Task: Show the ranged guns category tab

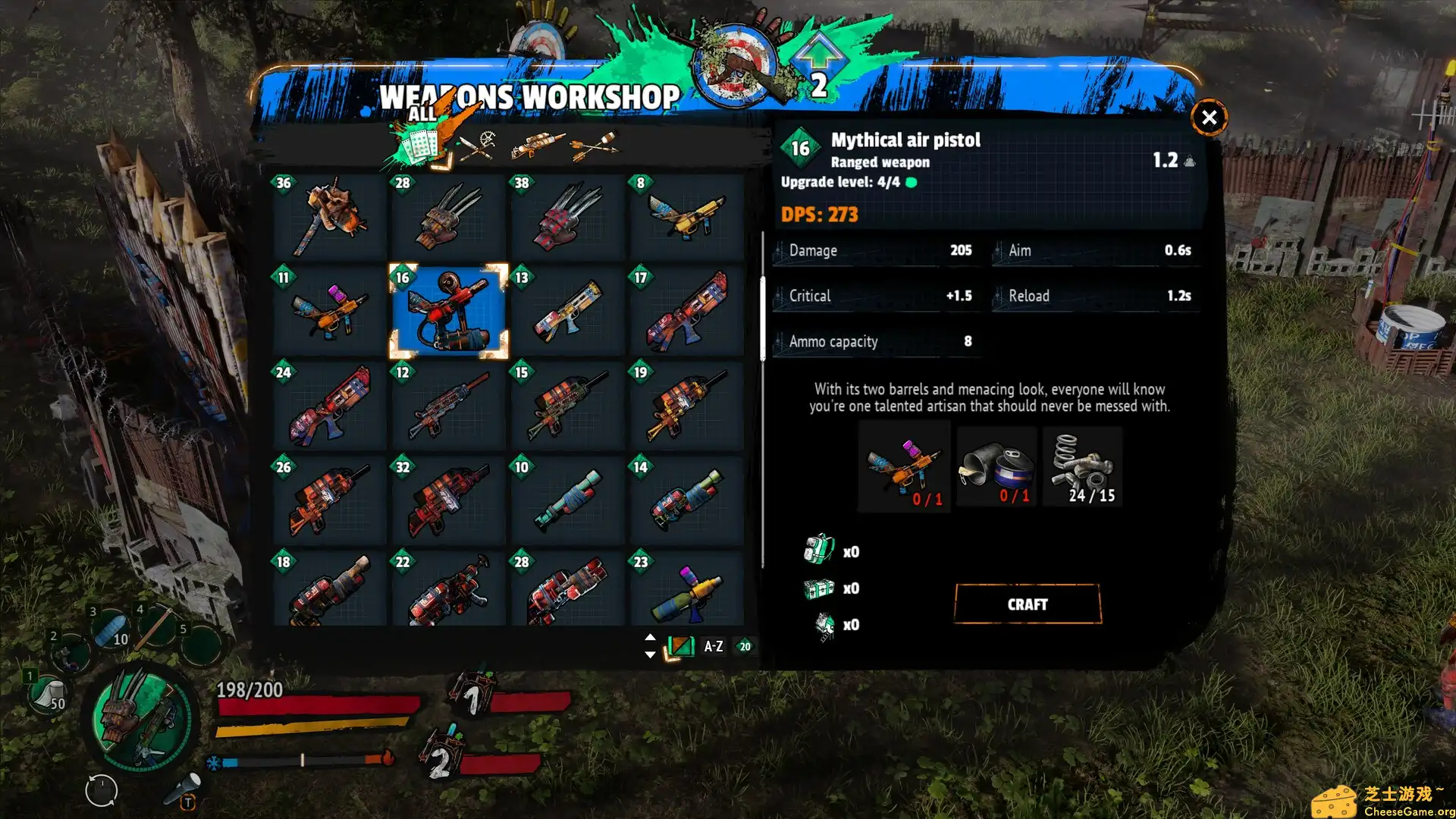Action: click(537, 144)
